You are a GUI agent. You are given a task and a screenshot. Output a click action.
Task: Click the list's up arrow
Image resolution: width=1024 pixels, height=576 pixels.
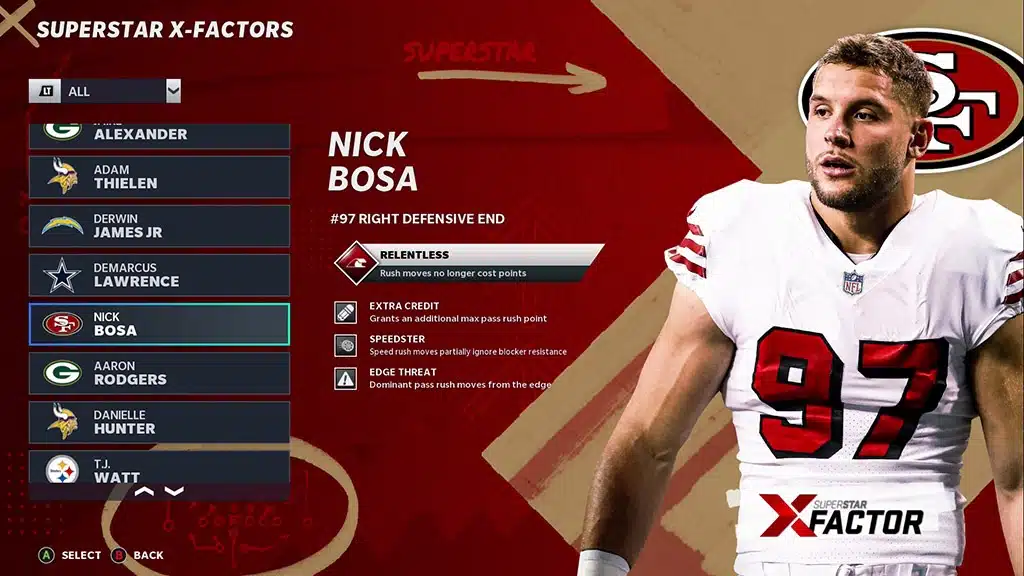click(144, 491)
